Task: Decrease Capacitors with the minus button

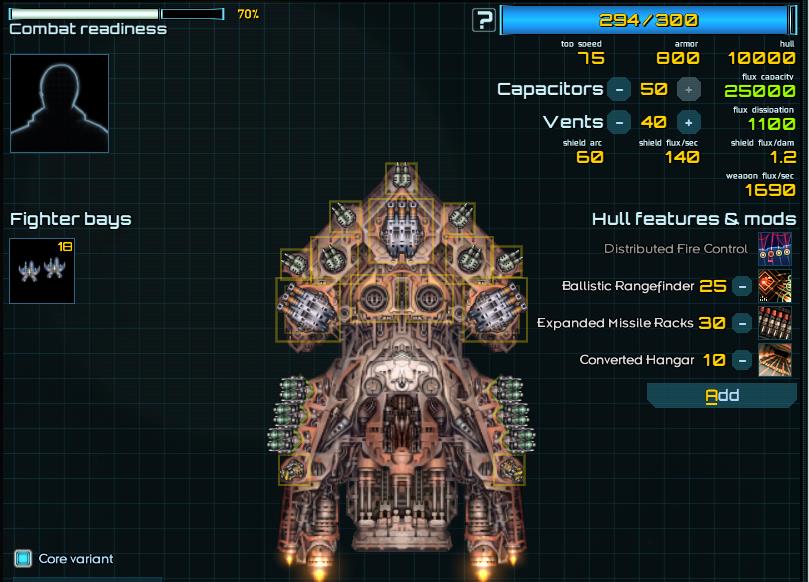Action: (x=619, y=89)
